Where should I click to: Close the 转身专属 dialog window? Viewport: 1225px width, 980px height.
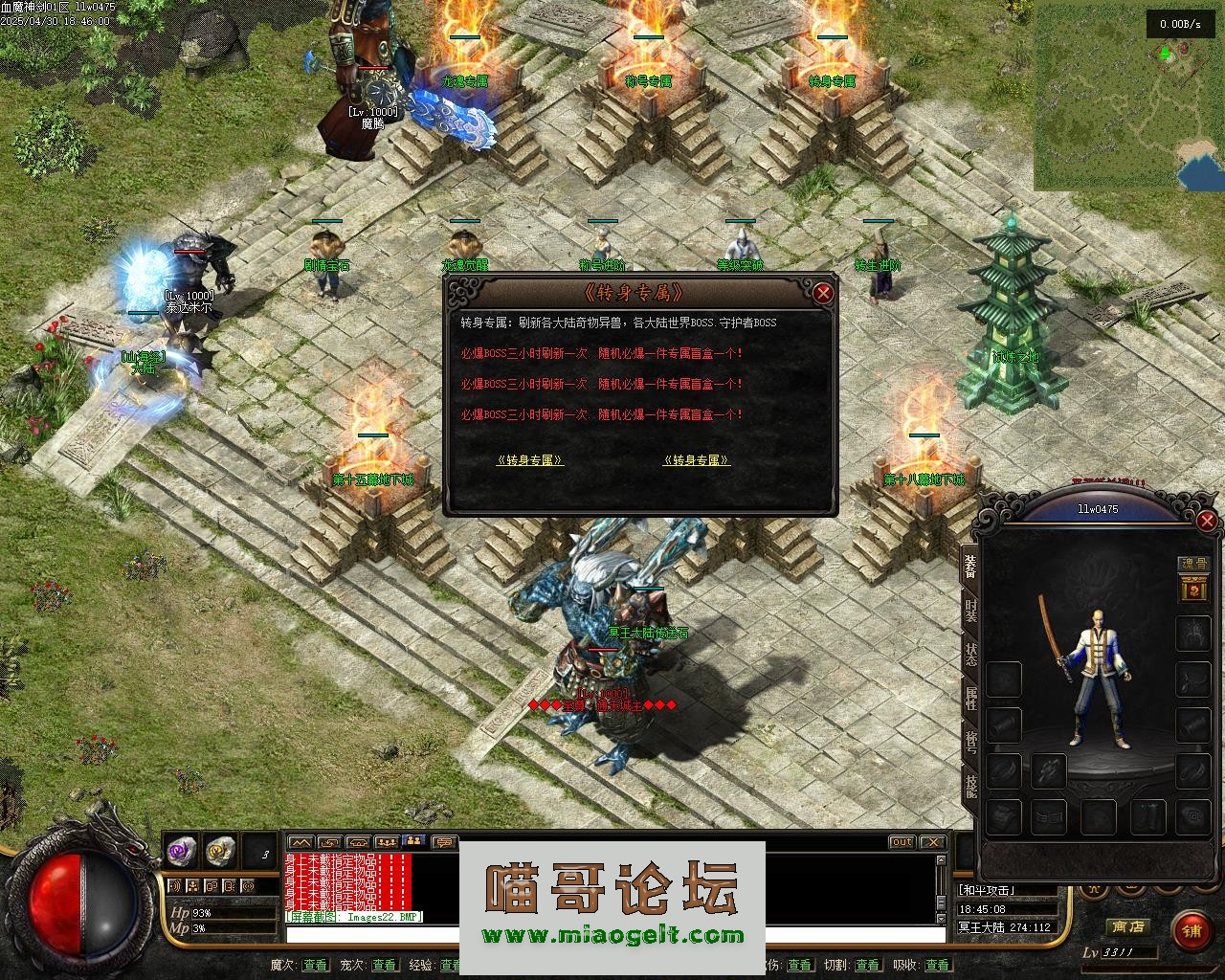[822, 293]
